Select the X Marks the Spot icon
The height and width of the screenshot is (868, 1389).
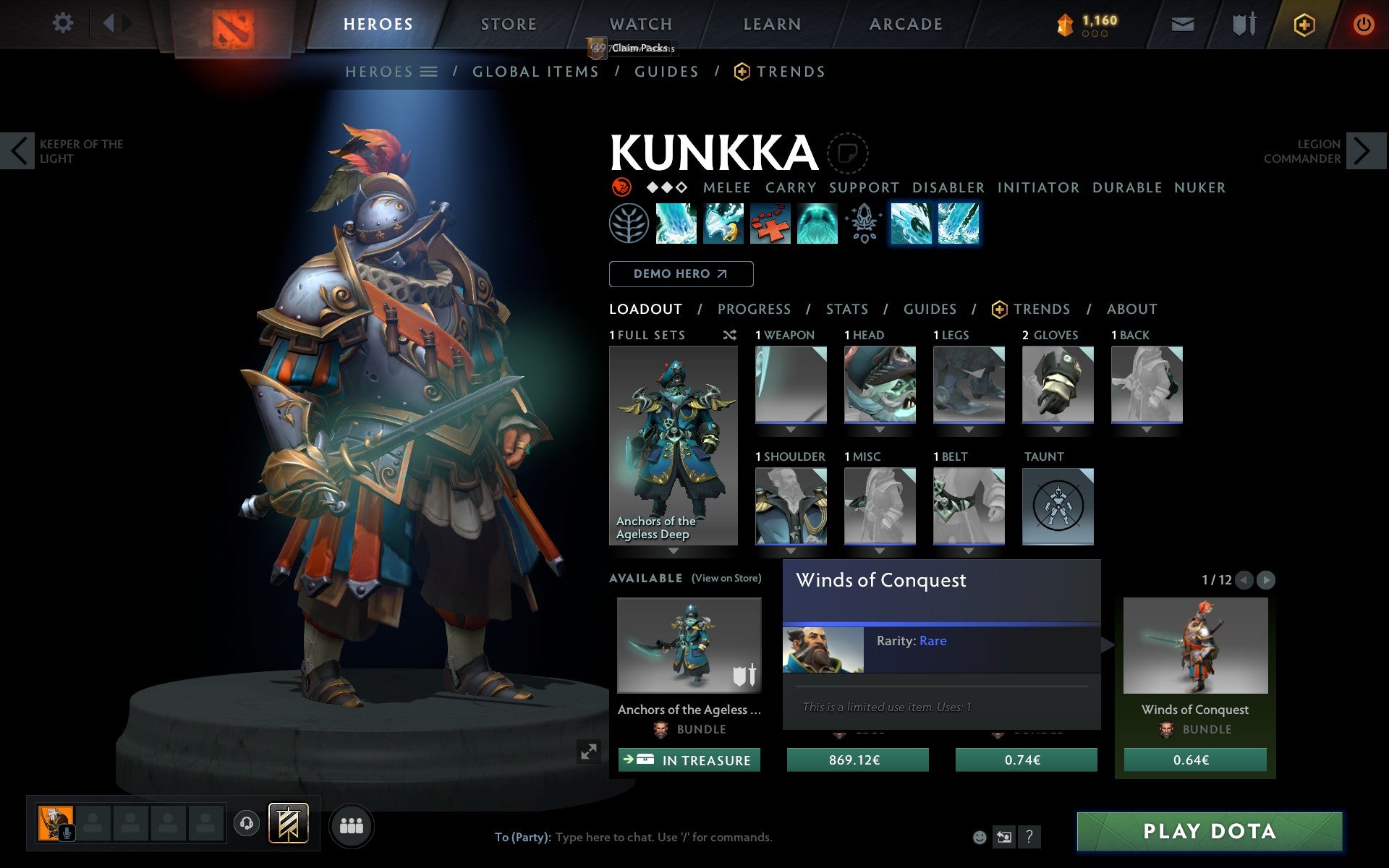[770, 224]
